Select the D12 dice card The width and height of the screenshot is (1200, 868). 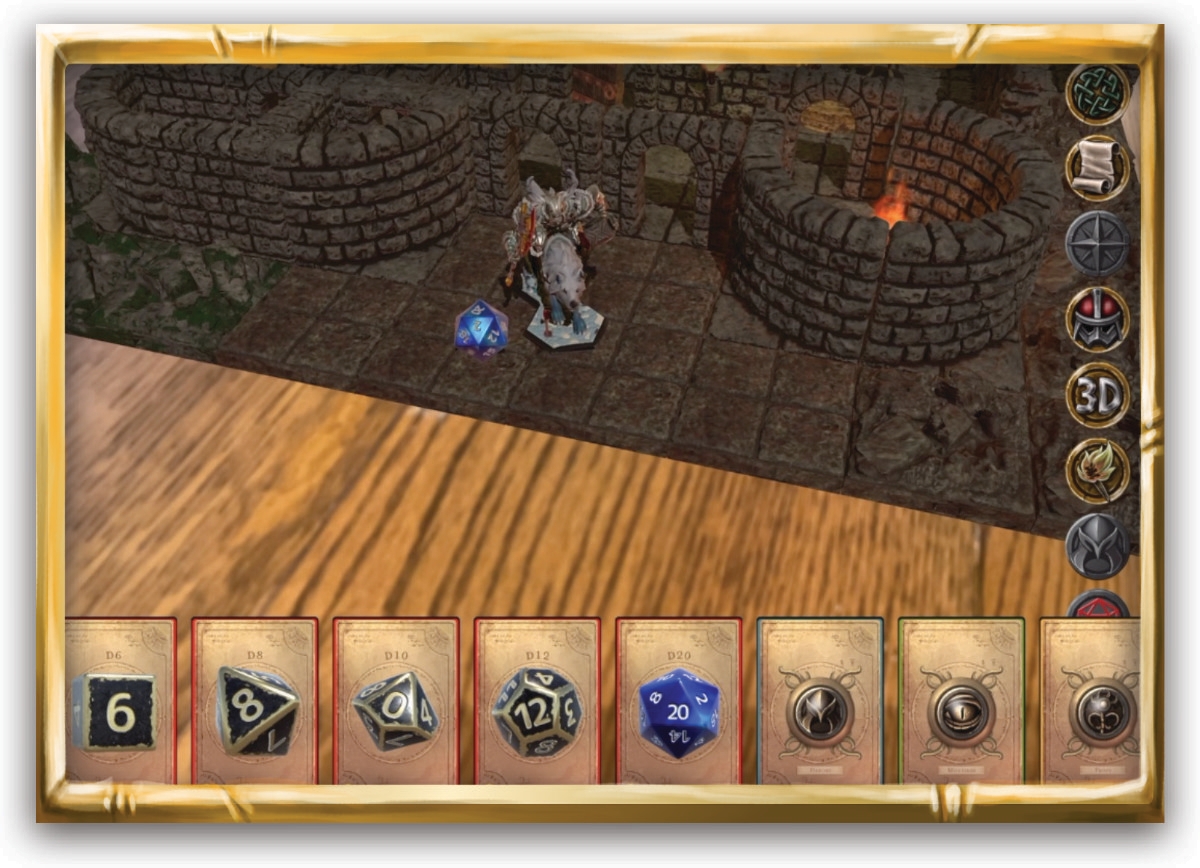[538, 700]
